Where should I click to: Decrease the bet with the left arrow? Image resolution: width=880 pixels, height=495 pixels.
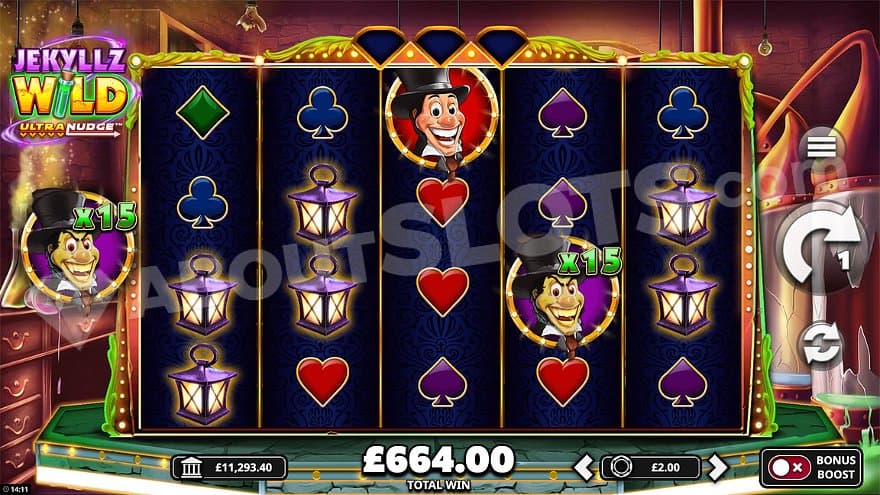point(583,467)
